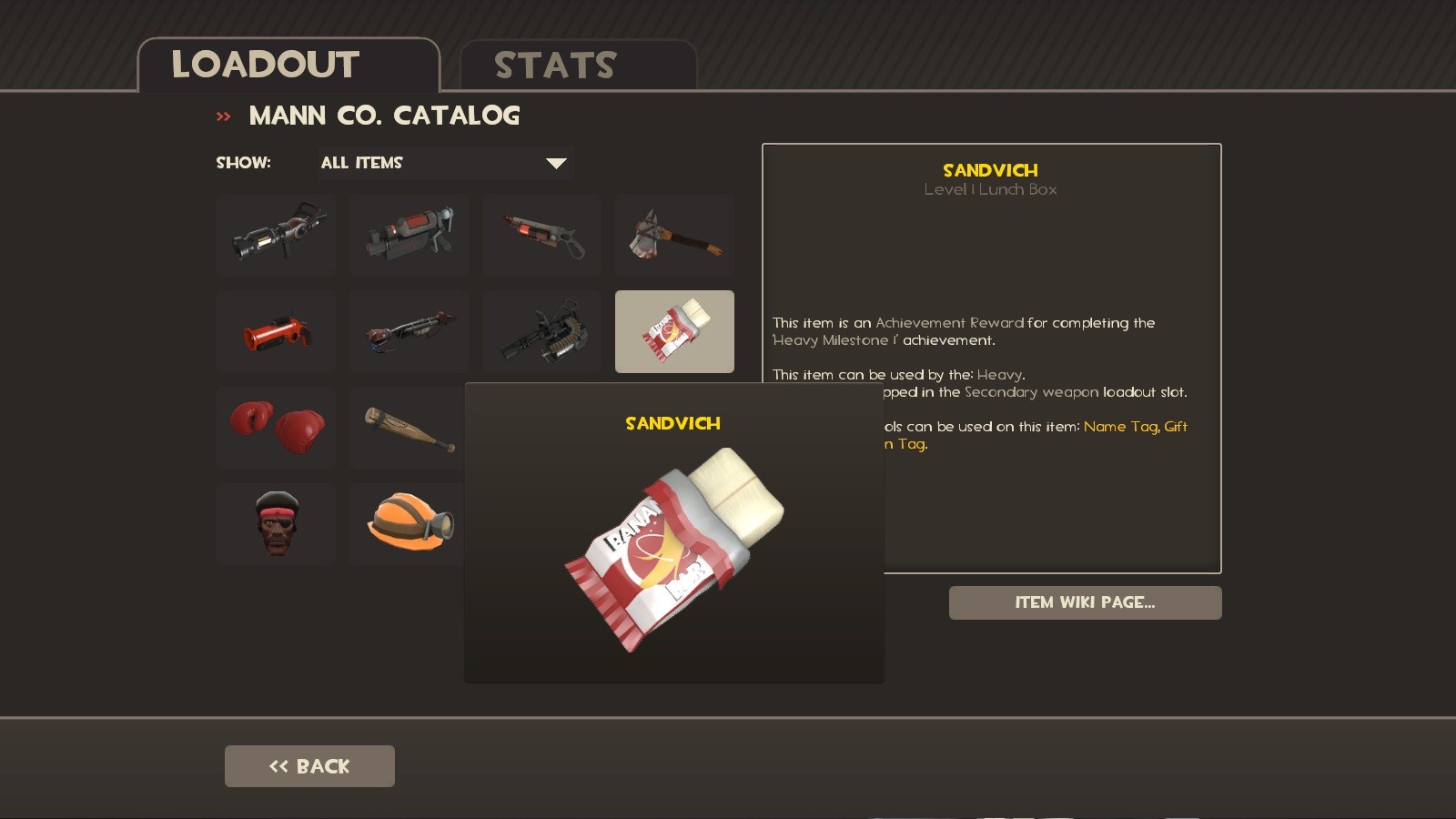Select the axe item in the top row
The width and height of the screenshot is (1456, 819).
click(673, 235)
